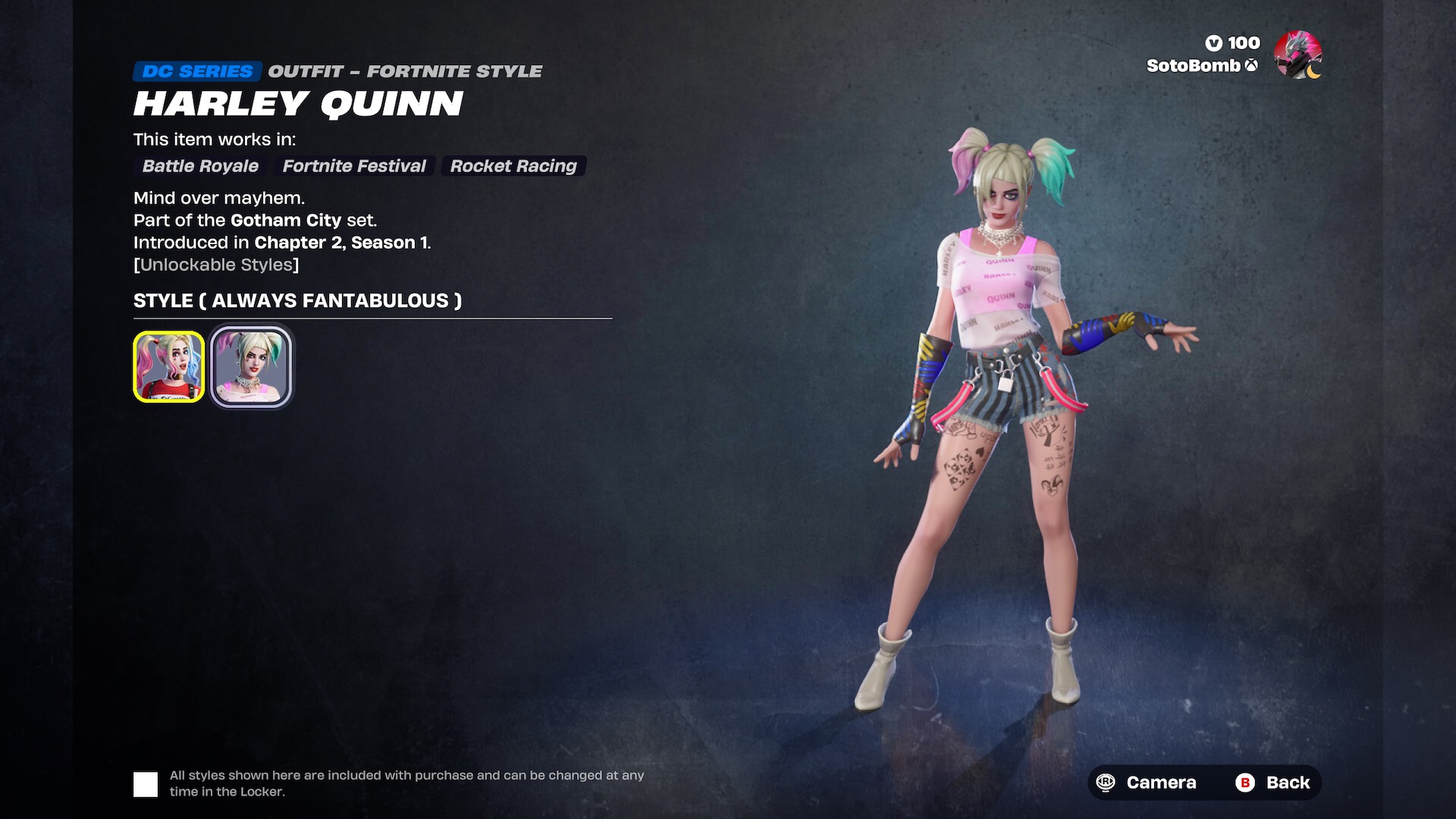Open the SotoBomb player profile avatar

1298,55
